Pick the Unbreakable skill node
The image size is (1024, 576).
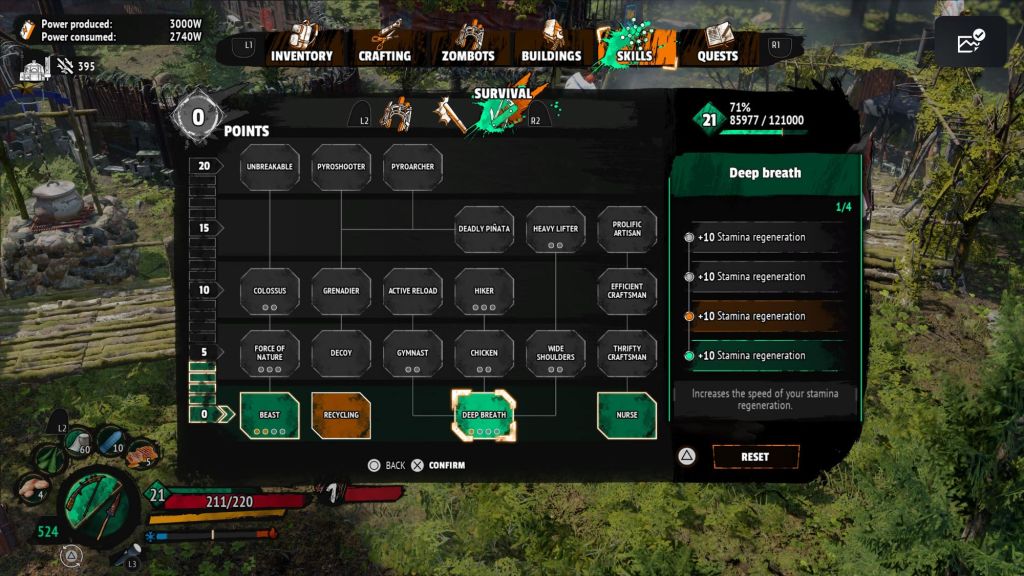270,167
